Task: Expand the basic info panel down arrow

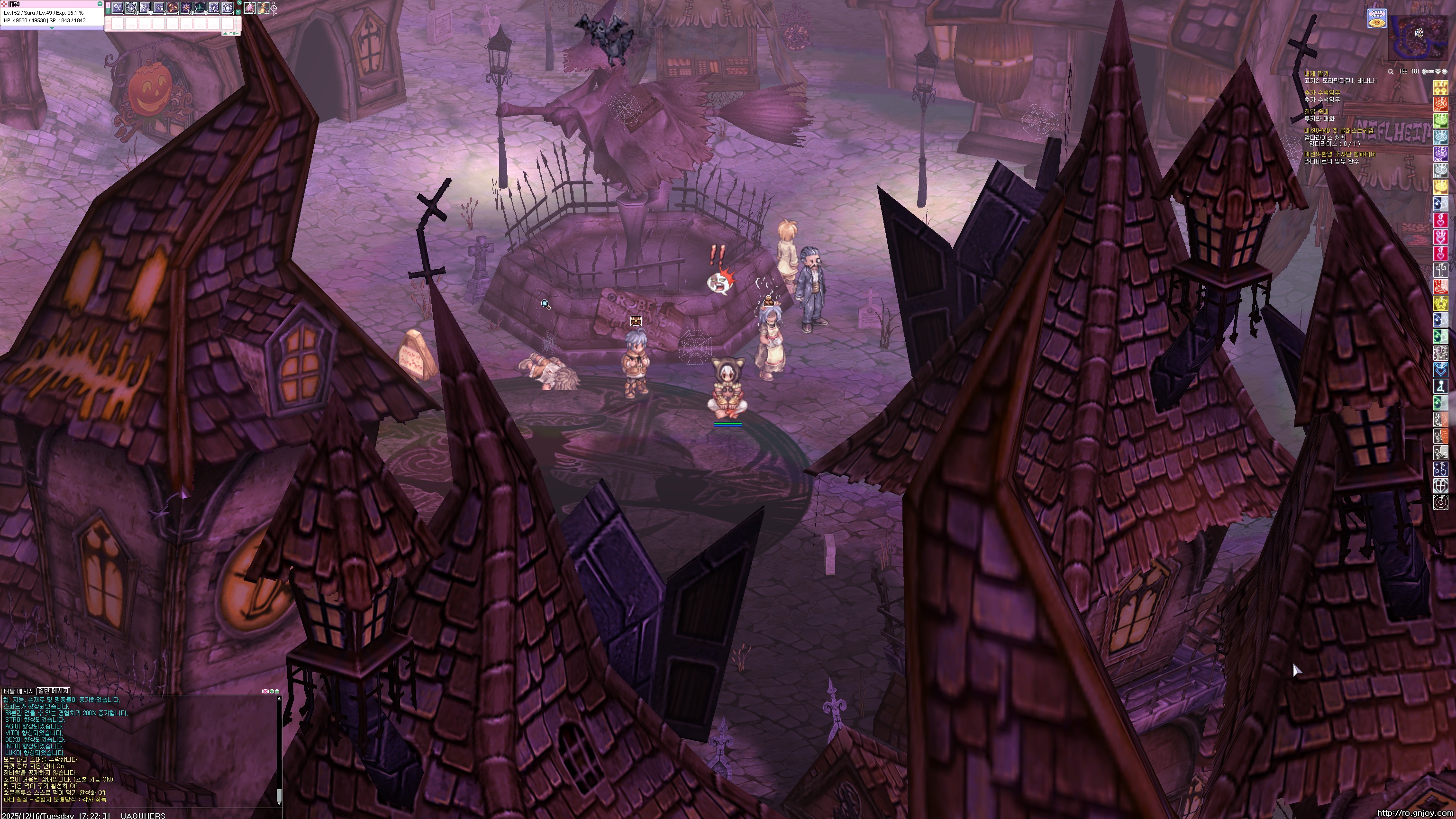Action: tap(52, 27)
